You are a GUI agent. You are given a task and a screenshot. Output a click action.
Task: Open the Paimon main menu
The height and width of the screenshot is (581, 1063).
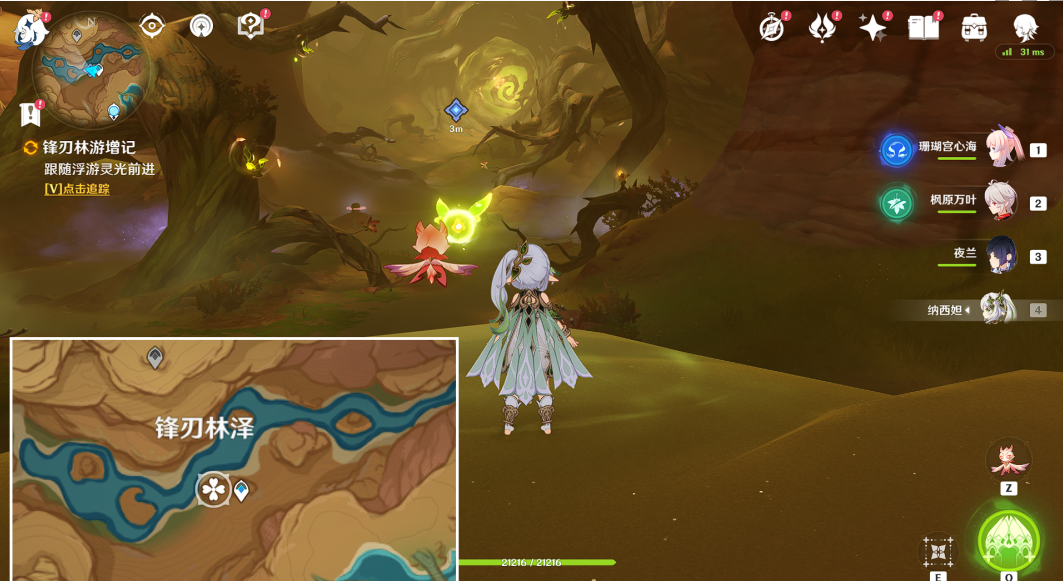coord(31,29)
